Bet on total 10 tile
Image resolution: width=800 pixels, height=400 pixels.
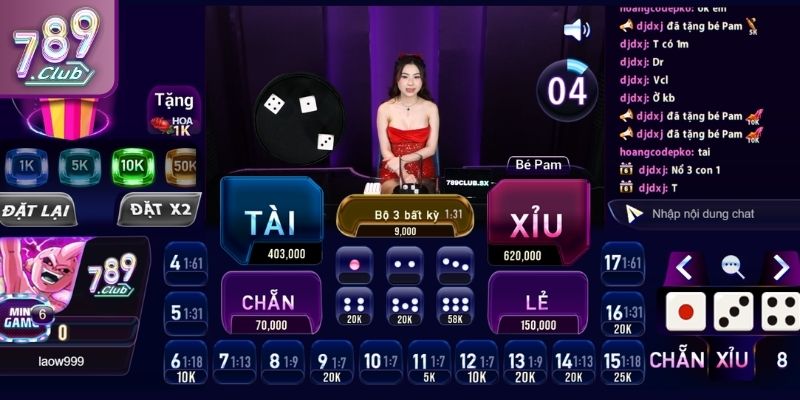tap(381, 362)
